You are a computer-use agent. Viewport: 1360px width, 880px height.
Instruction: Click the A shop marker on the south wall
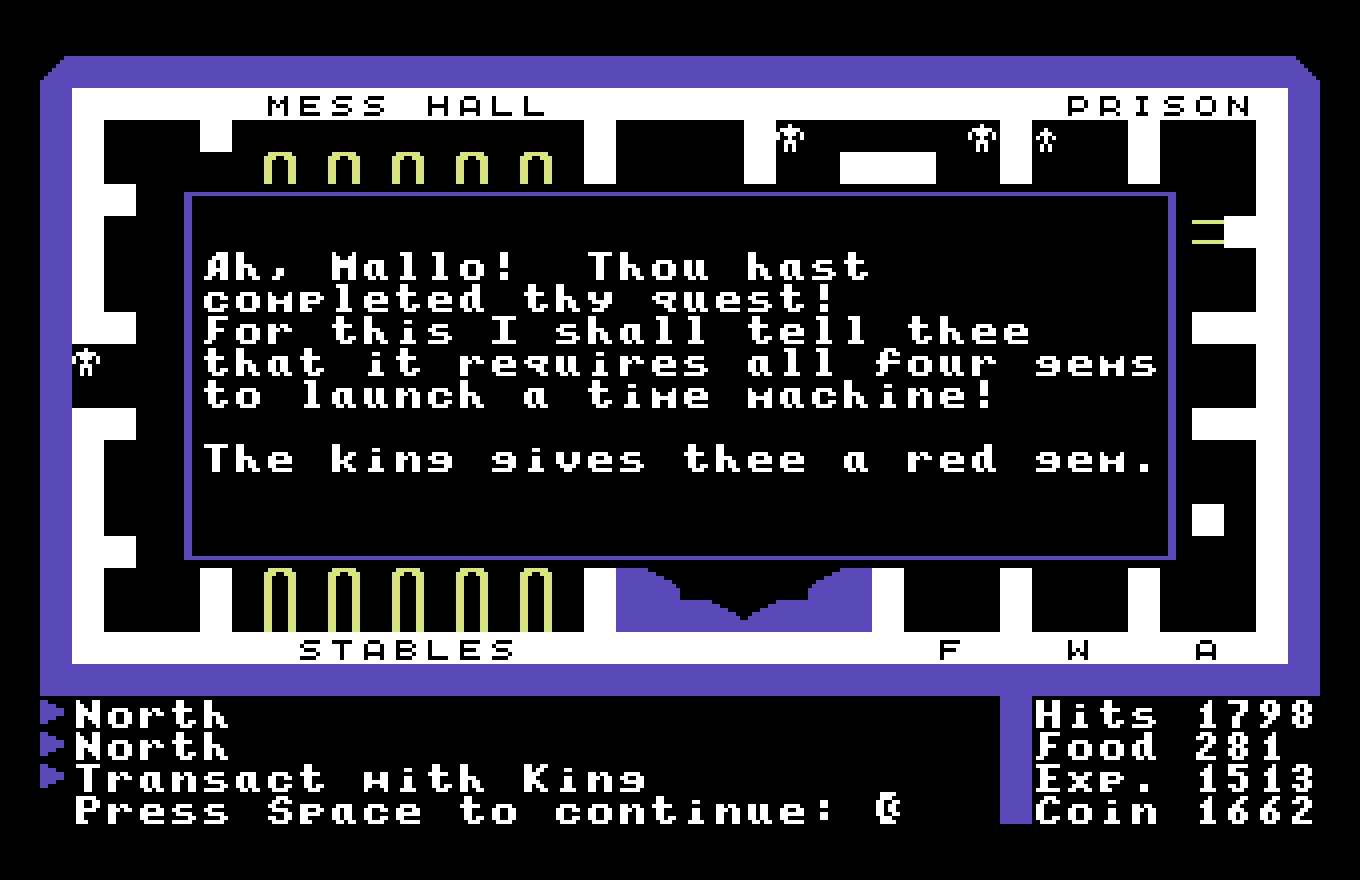[1206, 651]
